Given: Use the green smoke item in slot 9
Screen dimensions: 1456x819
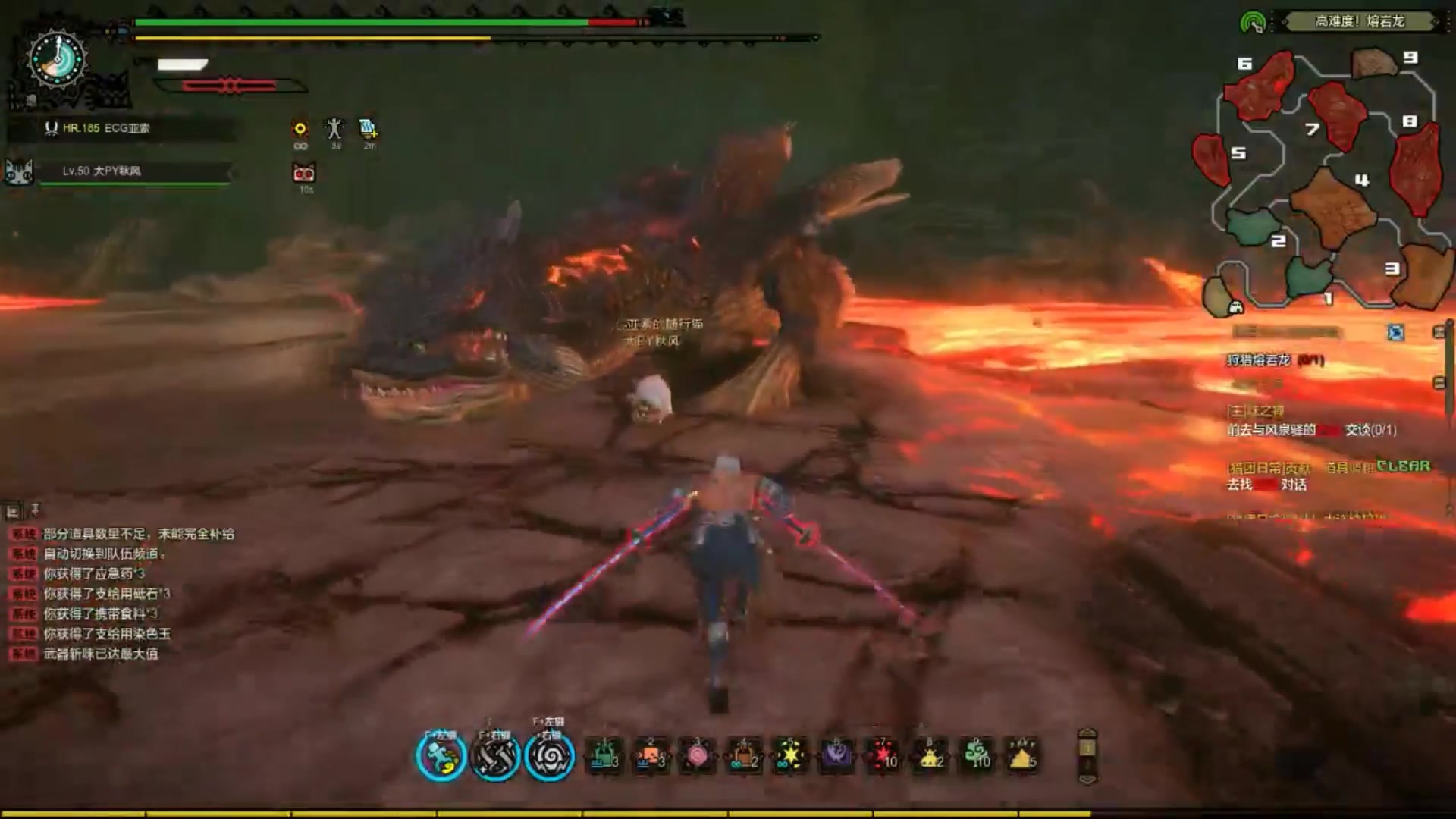Looking at the screenshot, I should (977, 756).
